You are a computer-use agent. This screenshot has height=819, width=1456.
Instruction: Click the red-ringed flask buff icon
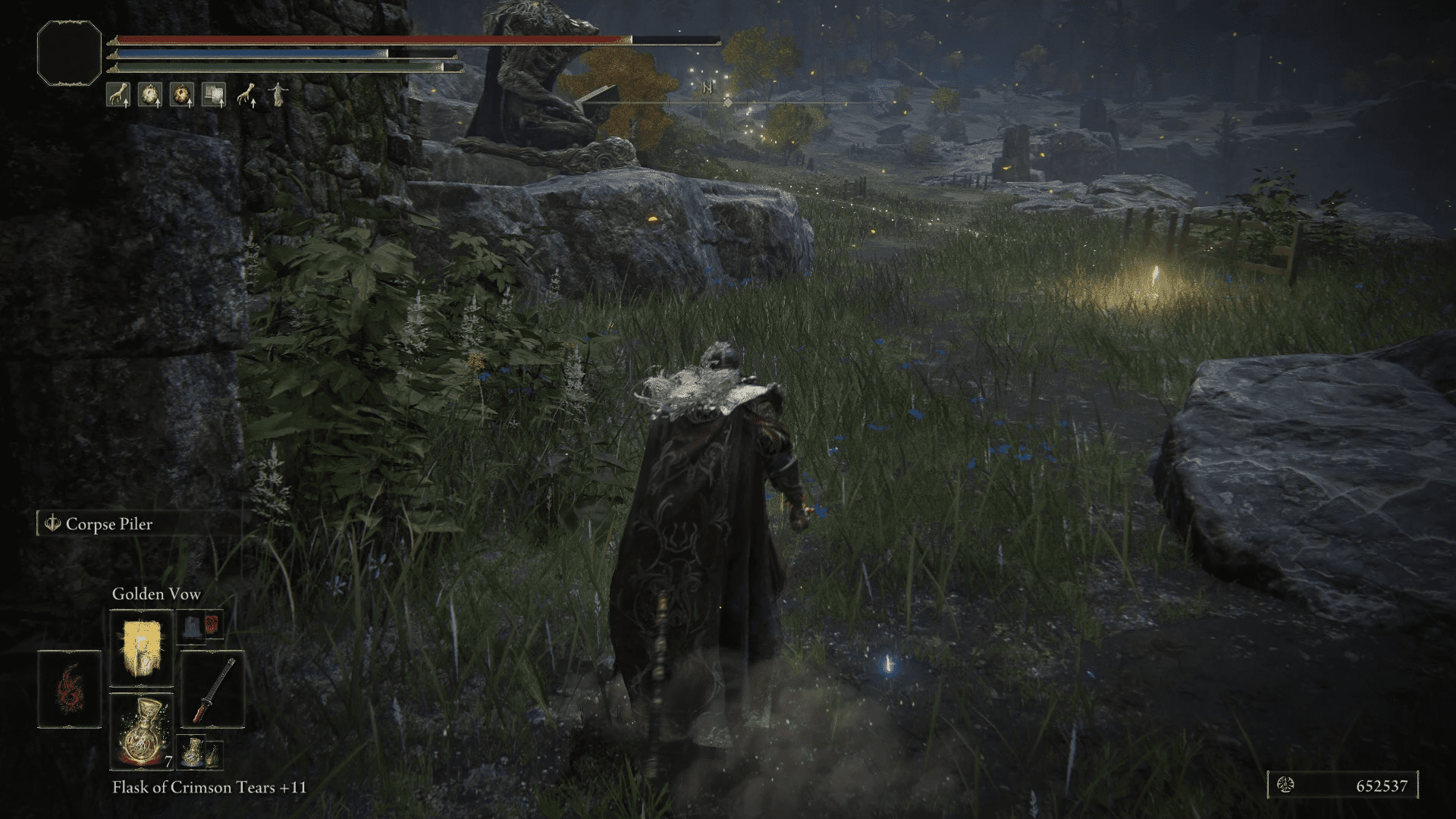point(182,94)
